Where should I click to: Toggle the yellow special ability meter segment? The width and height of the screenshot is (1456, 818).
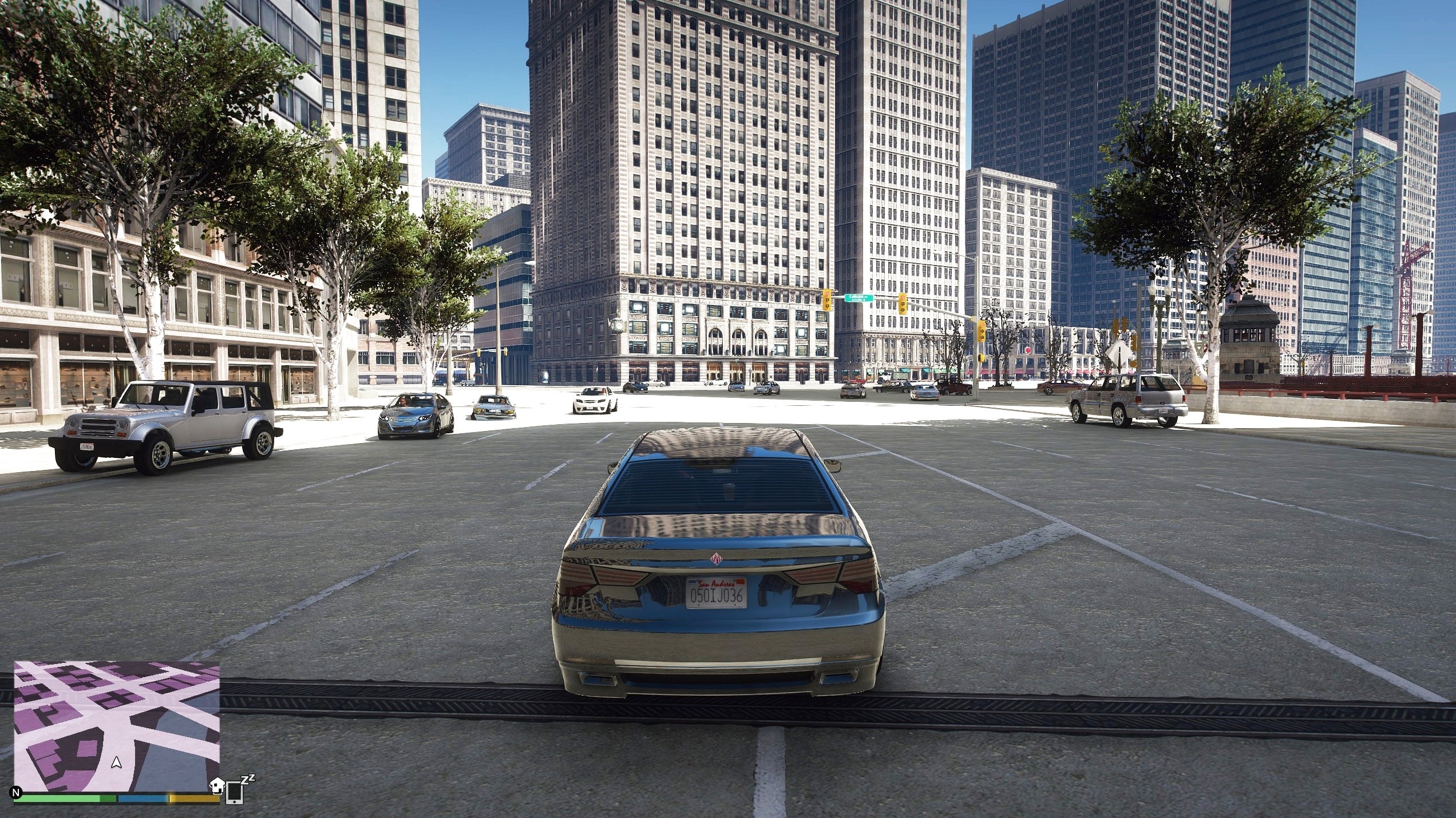click(x=191, y=799)
